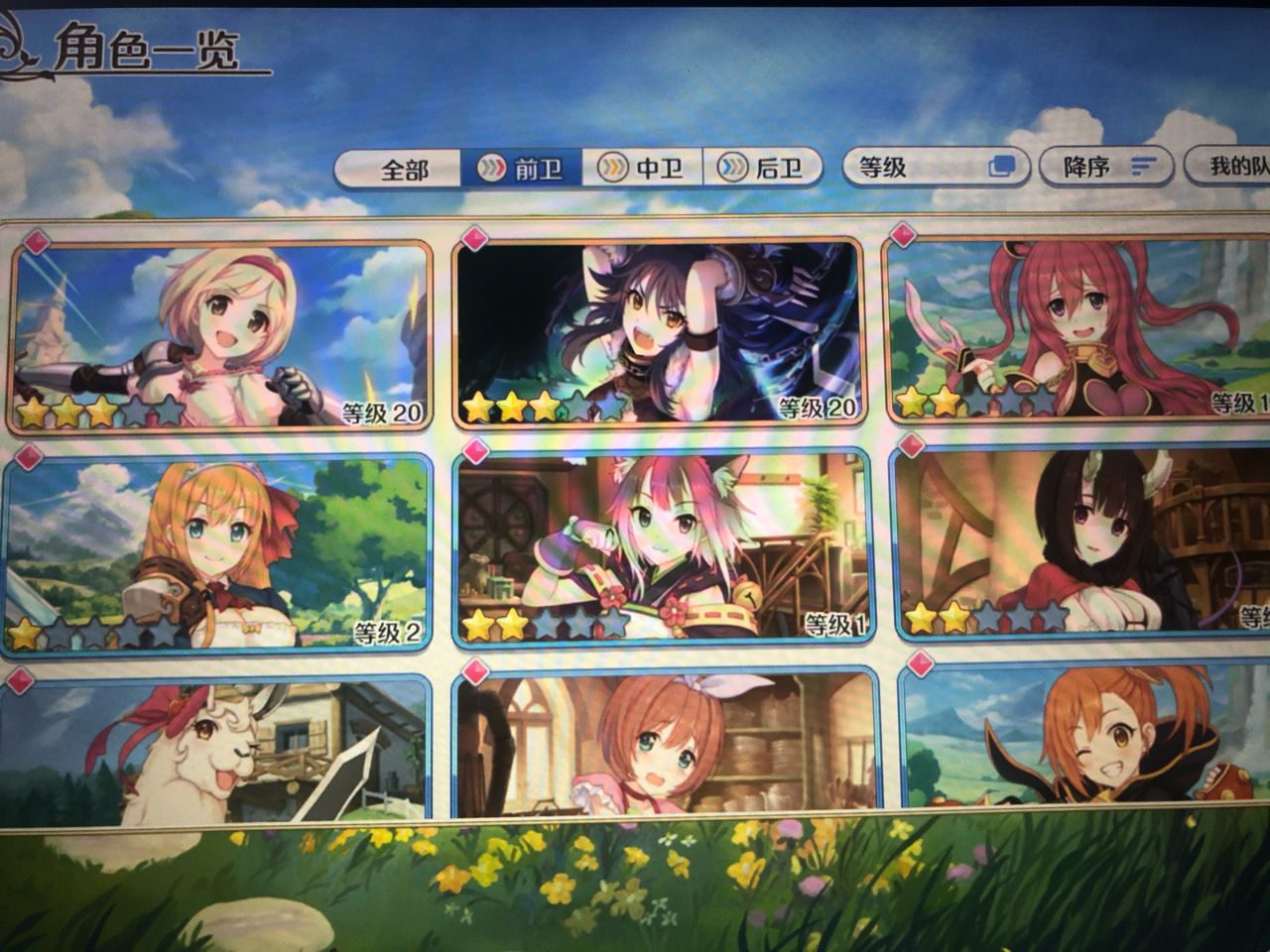Open the pink-and-white fox-eared girl card
The height and width of the screenshot is (952, 1270).
coord(661,547)
